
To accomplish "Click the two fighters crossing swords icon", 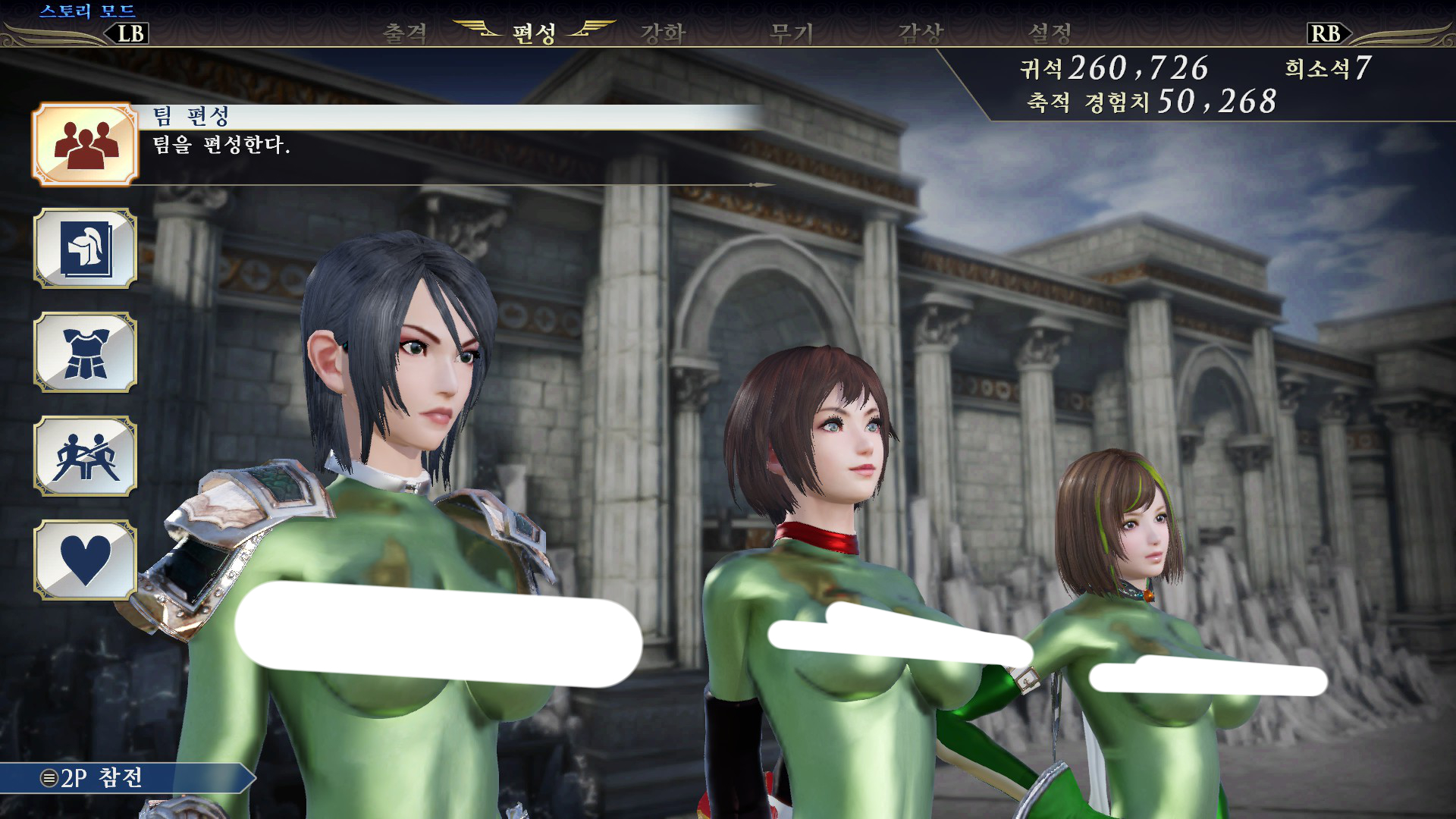I will pyautogui.click(x=85, y=457).
